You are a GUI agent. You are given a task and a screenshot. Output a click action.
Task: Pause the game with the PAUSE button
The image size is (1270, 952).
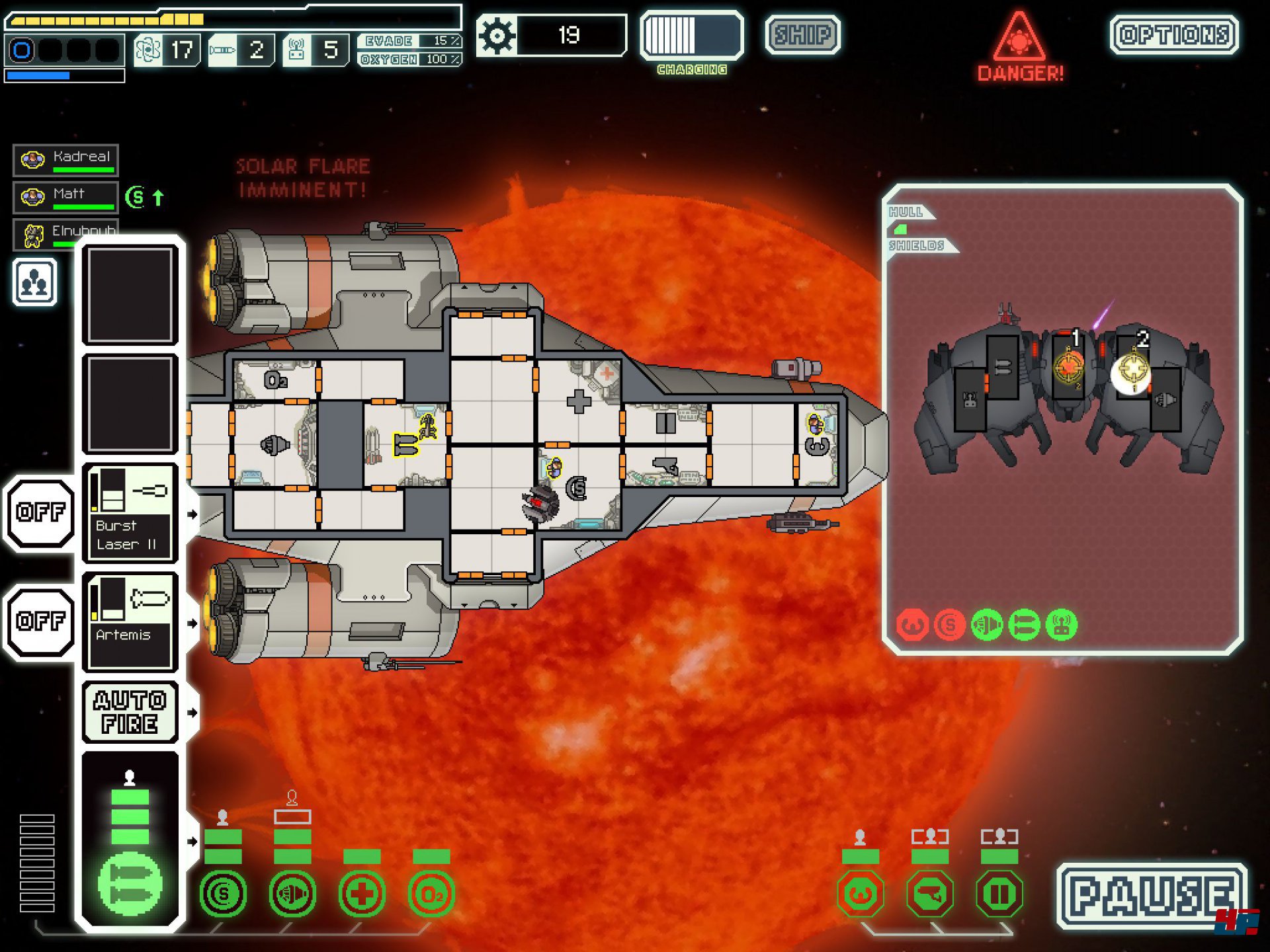(x=1152, y=896)
